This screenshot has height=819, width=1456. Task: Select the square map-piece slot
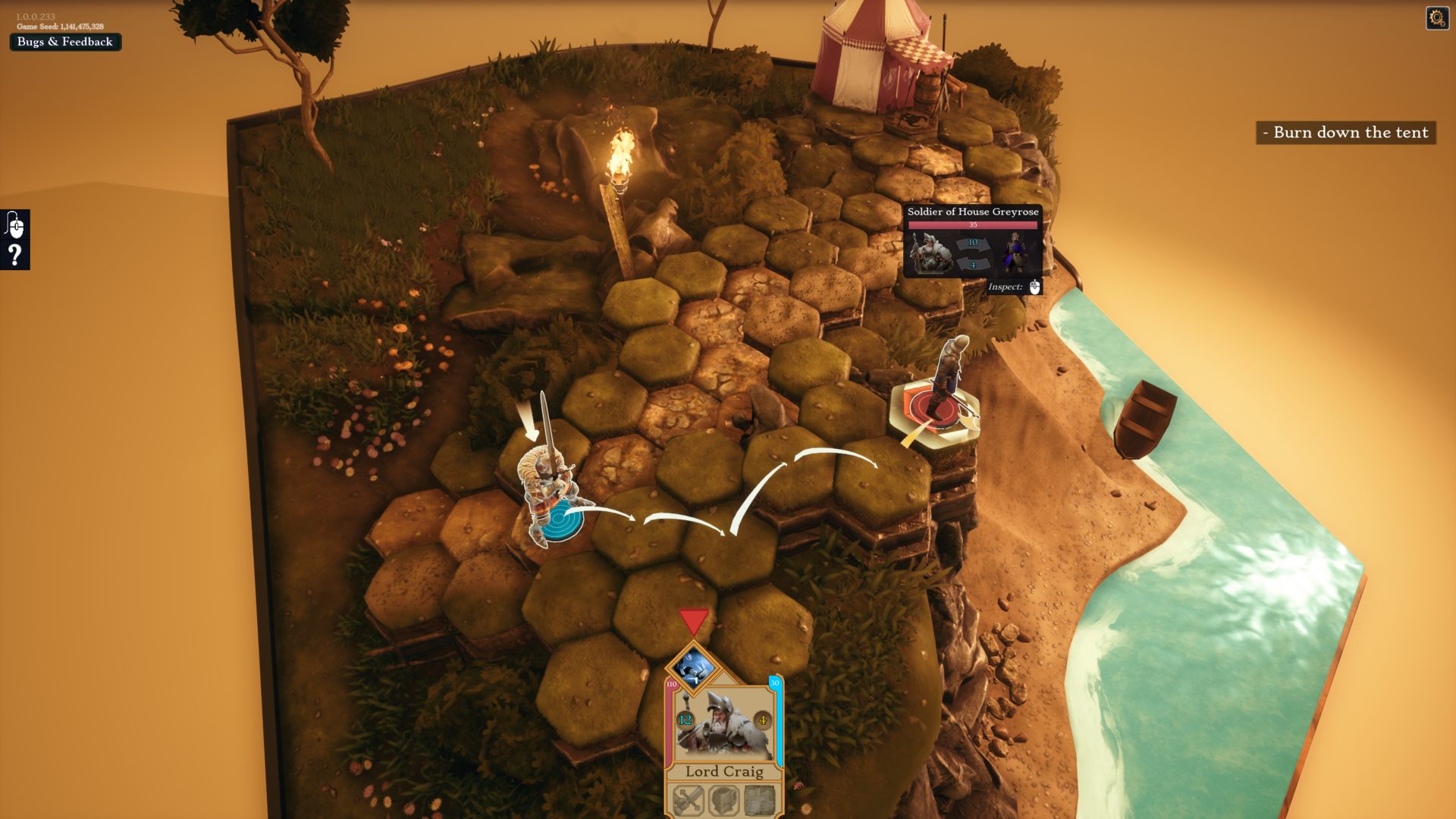(759, 799)
